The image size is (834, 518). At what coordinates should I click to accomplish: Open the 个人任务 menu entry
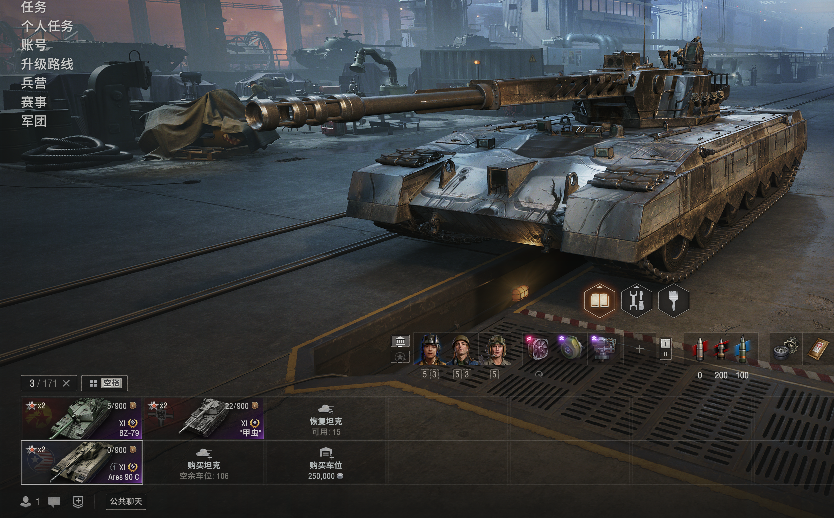pos(47,26)
